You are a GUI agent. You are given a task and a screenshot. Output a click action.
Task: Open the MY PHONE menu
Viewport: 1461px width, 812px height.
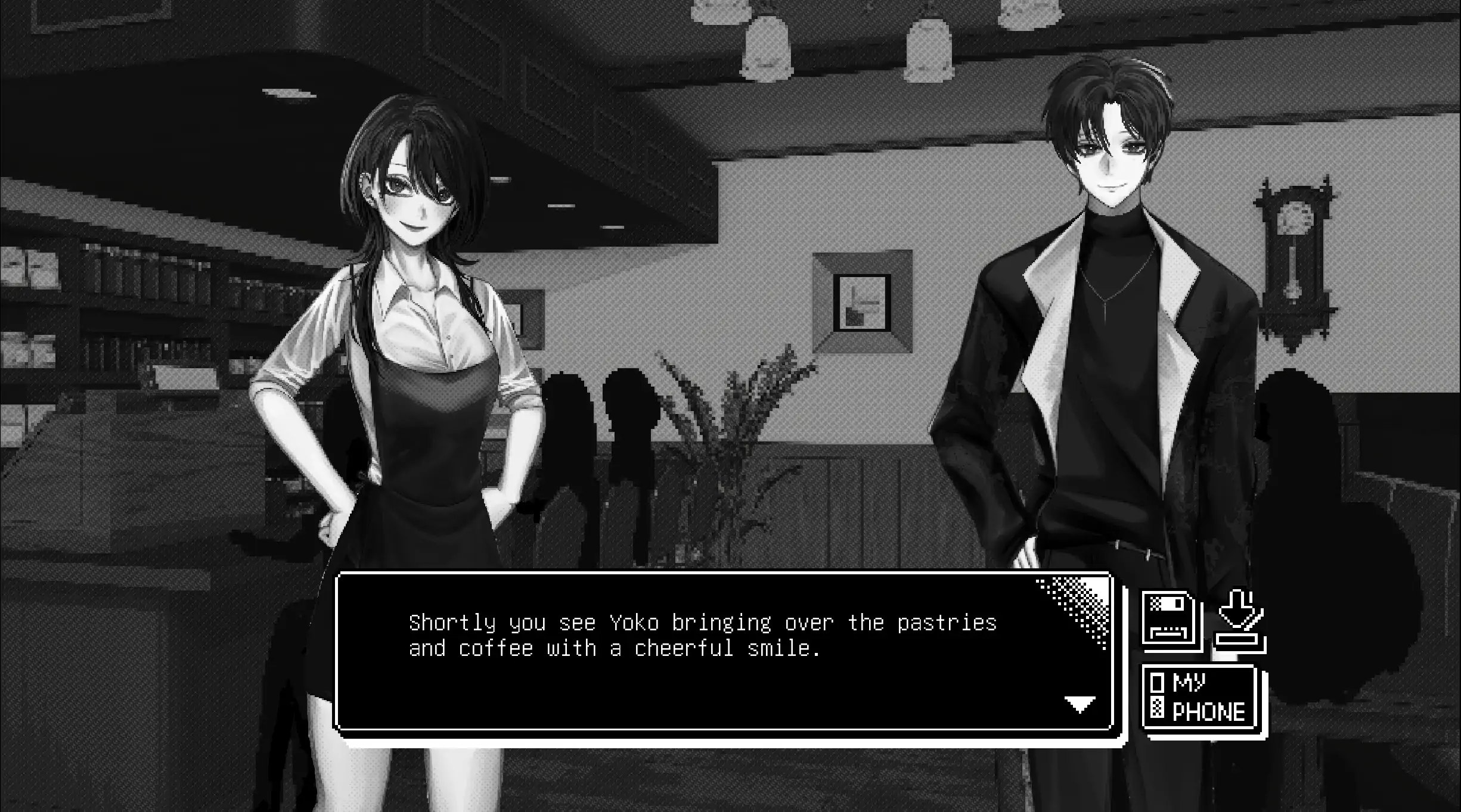[x=1201, y=697]
